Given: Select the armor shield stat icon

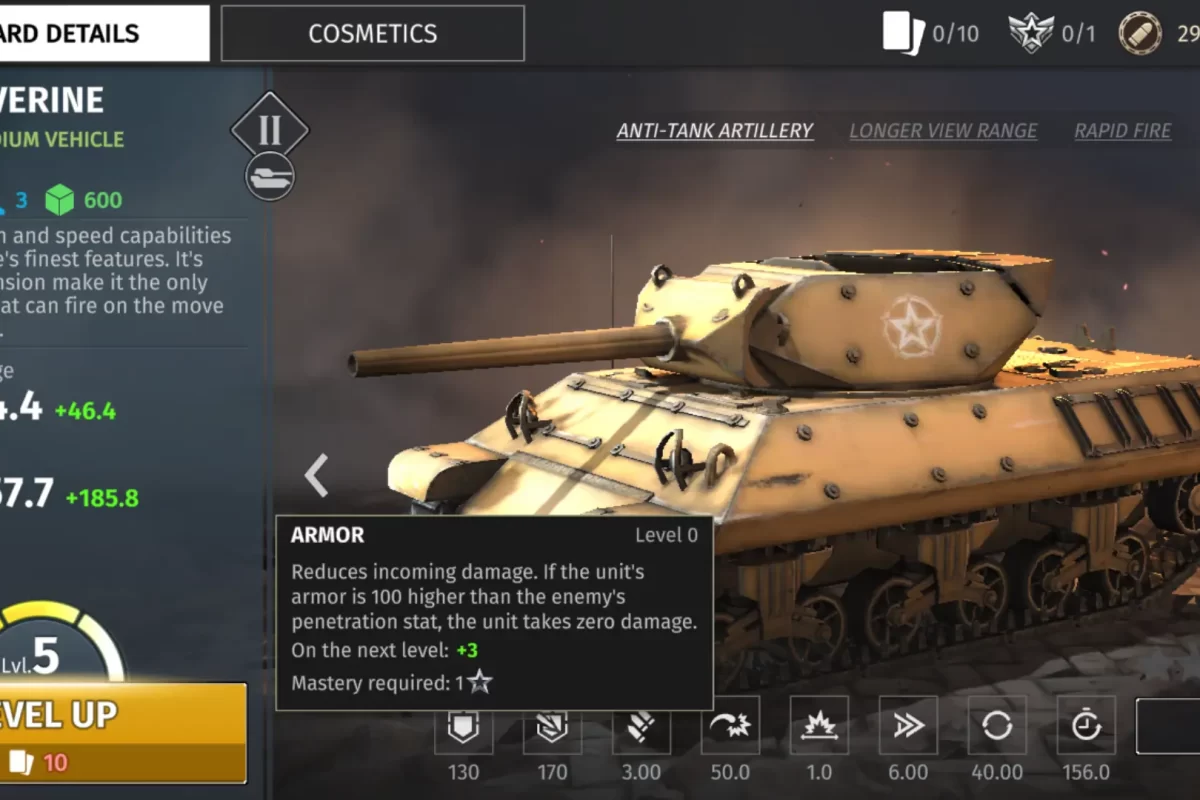Looking at the screenshot, I should tap(463, 726).
